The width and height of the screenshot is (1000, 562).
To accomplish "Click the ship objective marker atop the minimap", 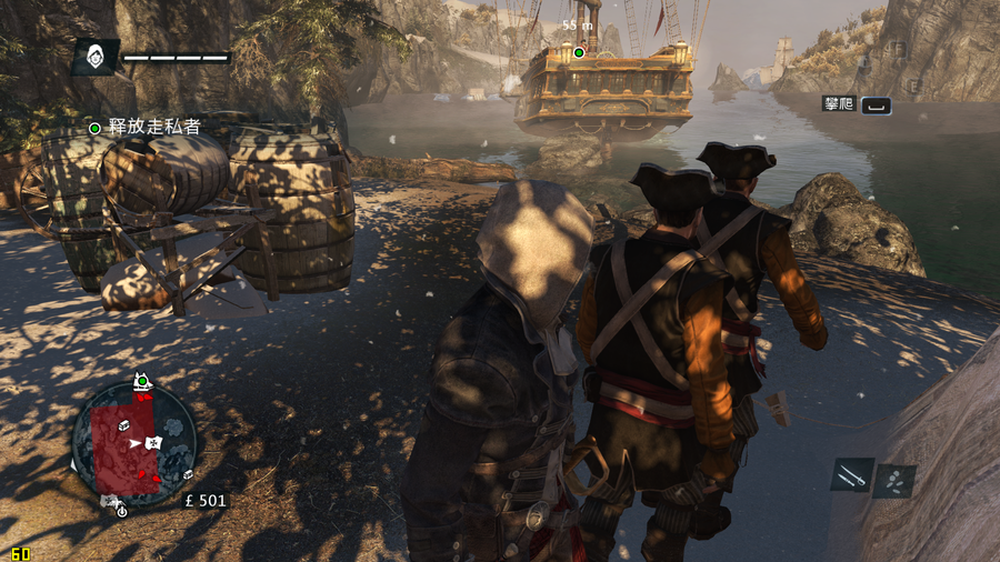I will [x=142, y=380].
